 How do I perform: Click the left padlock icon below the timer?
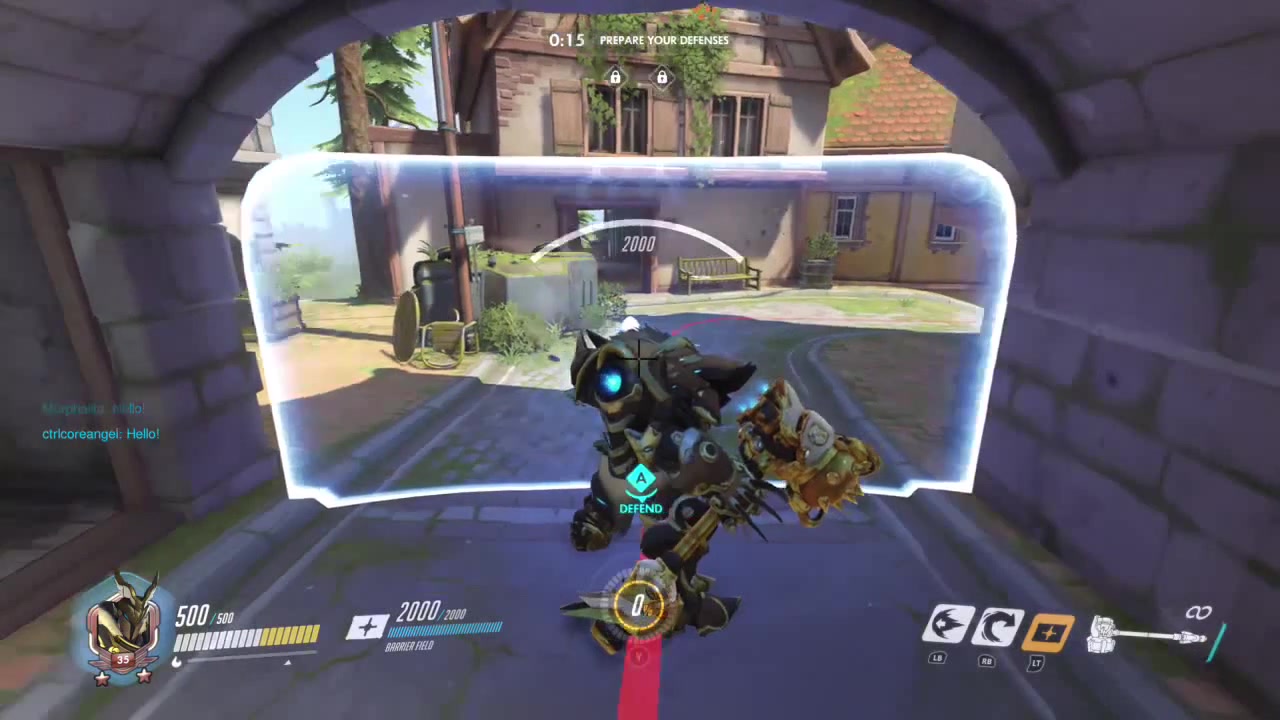[615, 76]
